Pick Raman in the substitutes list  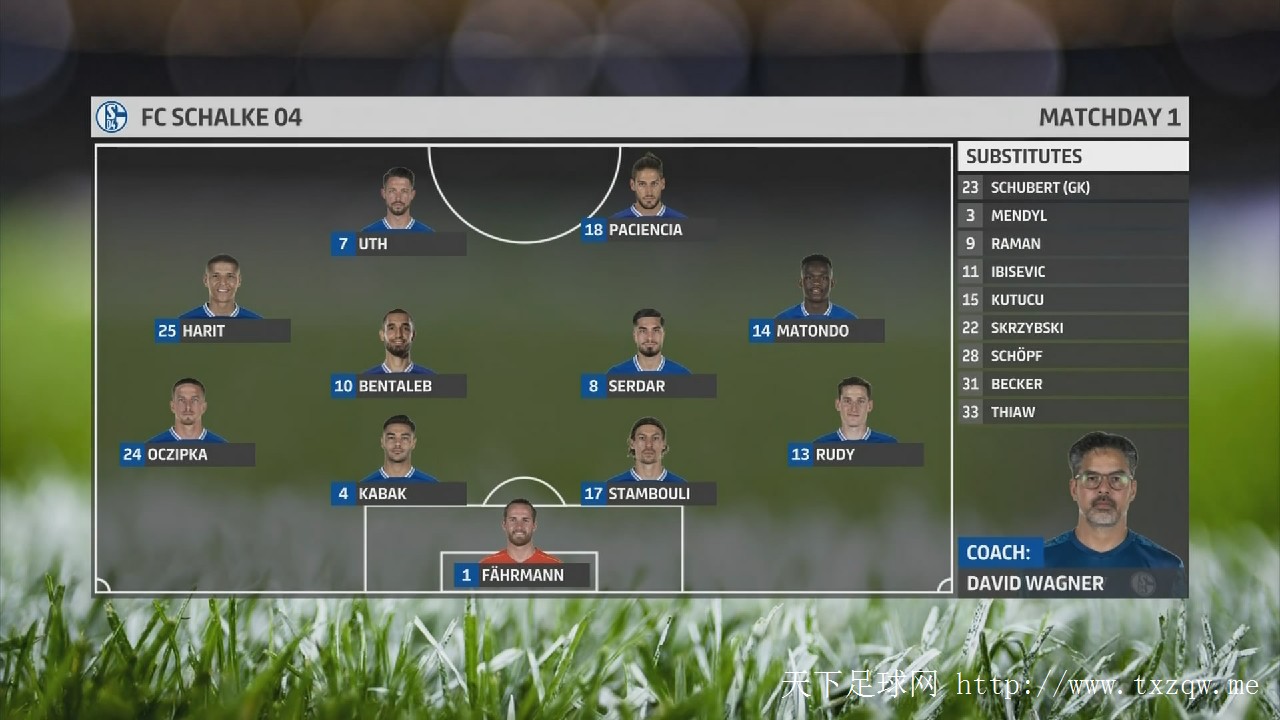[1073, 244]
